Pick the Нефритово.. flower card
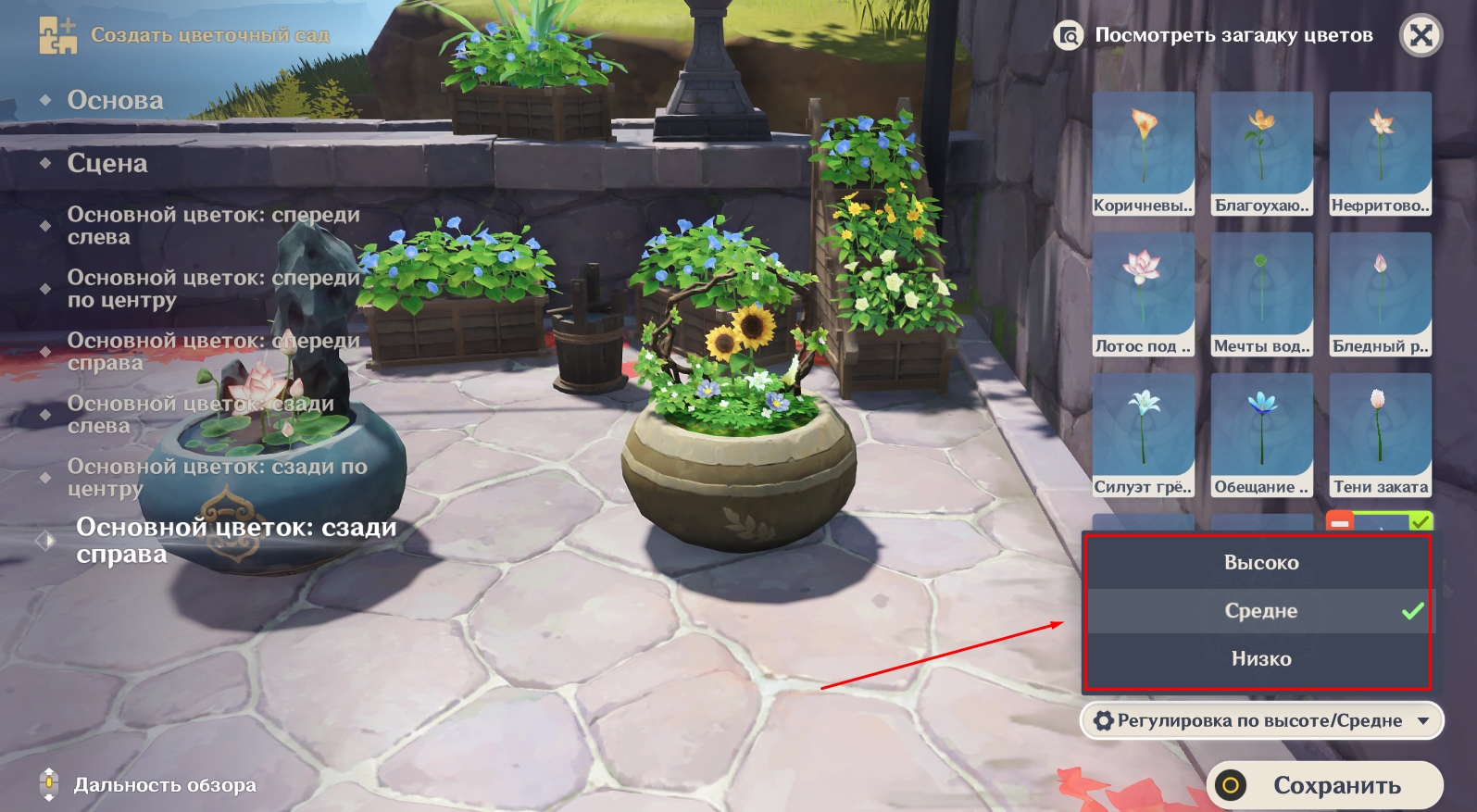This screenshot has width=1477, height=812. click(1380, 154)
